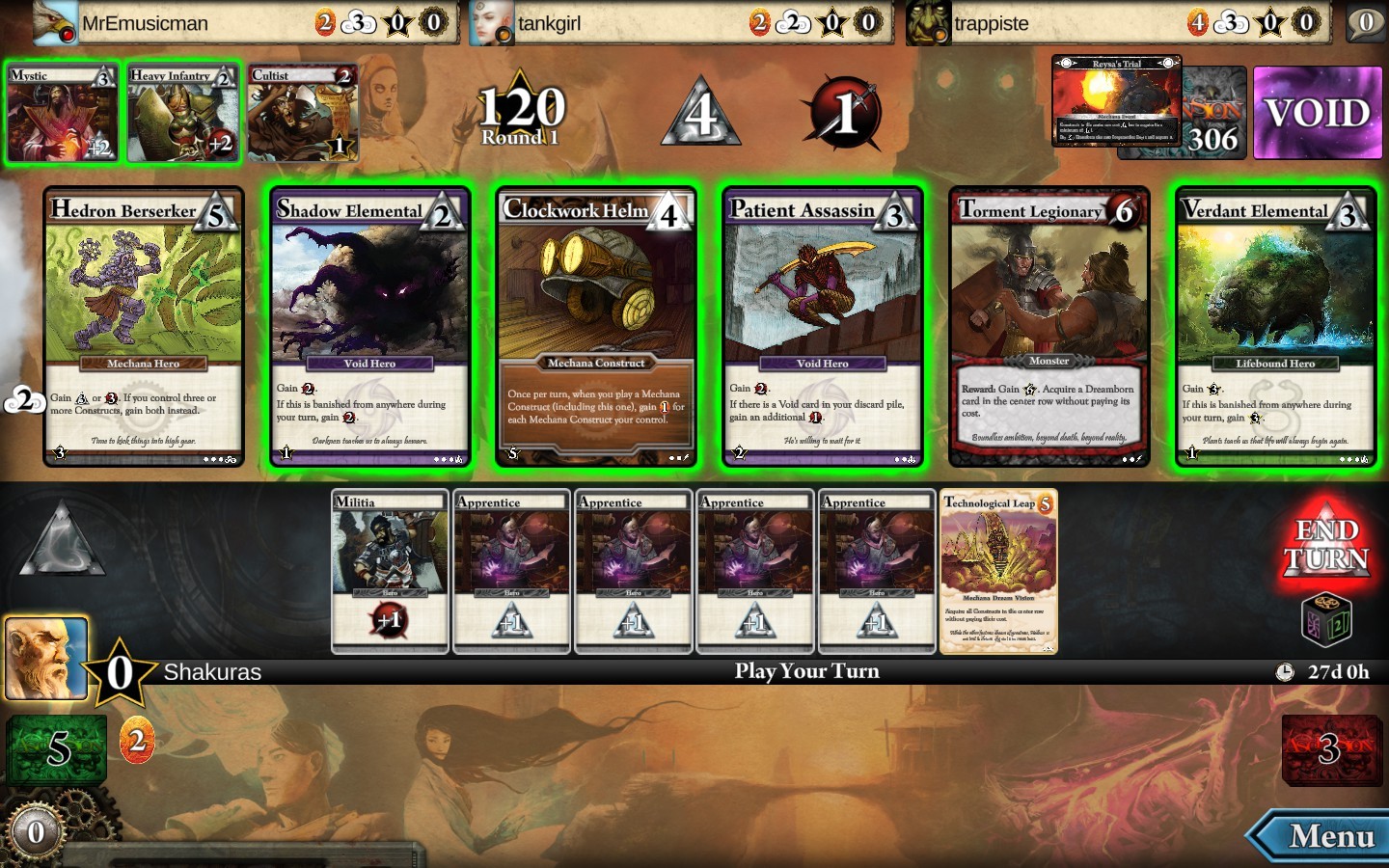Inspect the Hedron Berserker card

(x=144, y=328)
